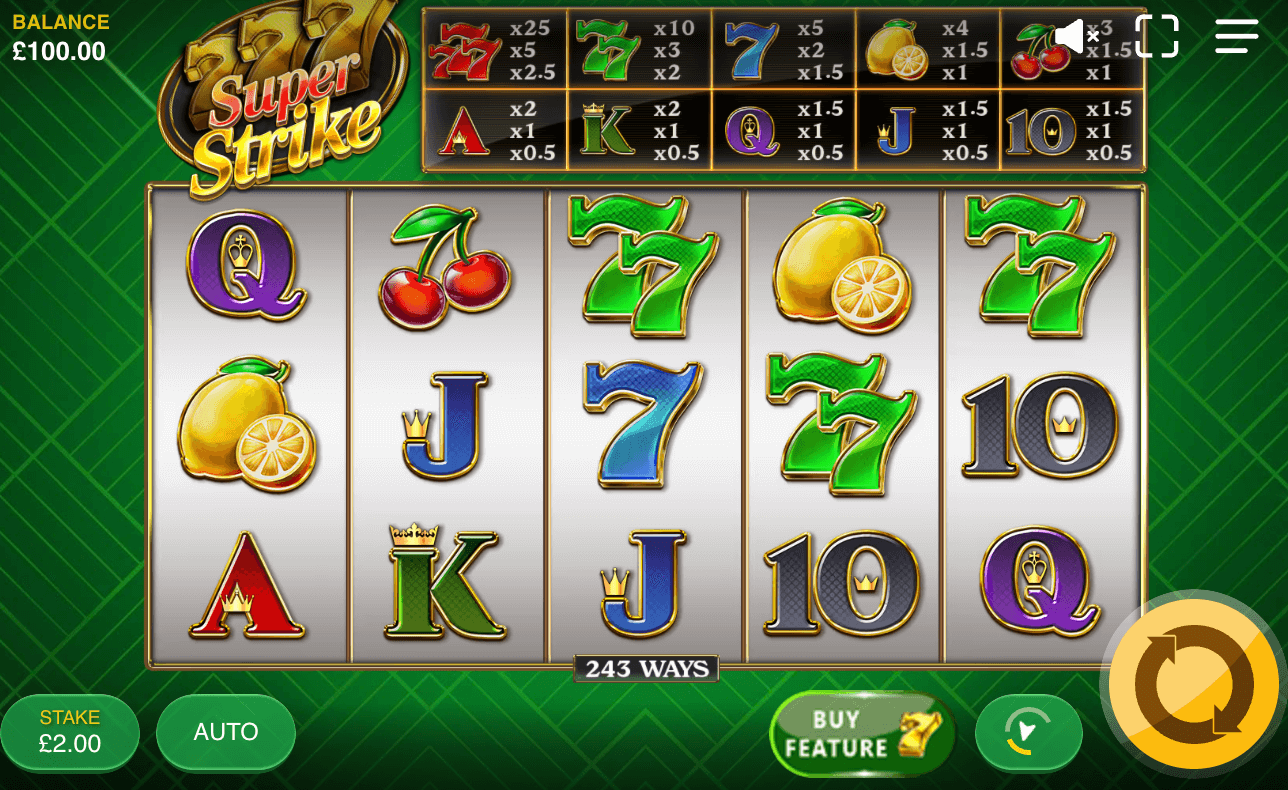Open the hamburger menu
Viewport: 1288px width, 790px height.
click(x=1236, y=36)
